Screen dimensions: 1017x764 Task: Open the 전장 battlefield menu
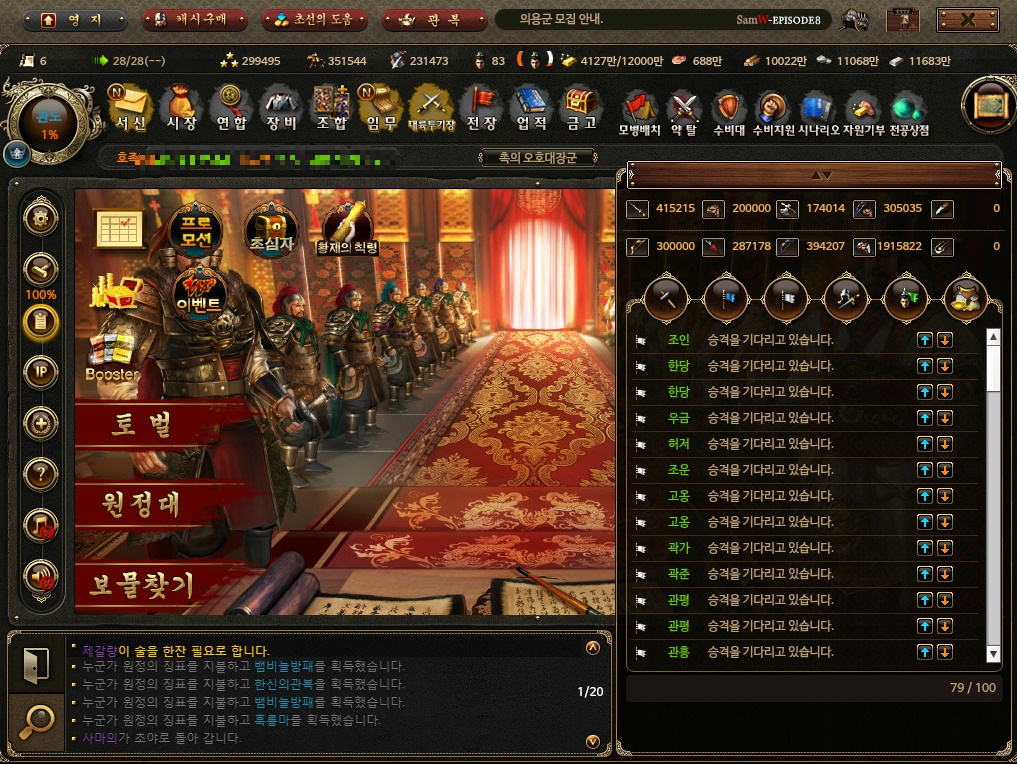click(x=482, y=108)
